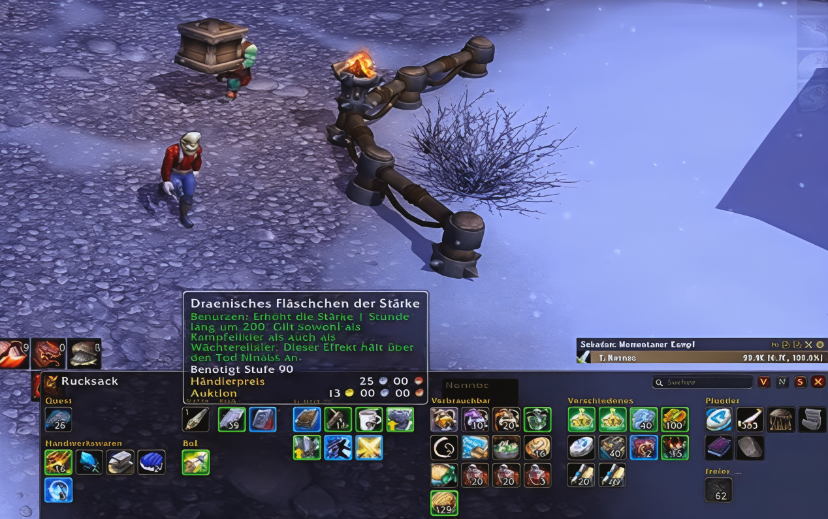
Task: Click the purple book in Plunder
Action: [x=719, y=447]
